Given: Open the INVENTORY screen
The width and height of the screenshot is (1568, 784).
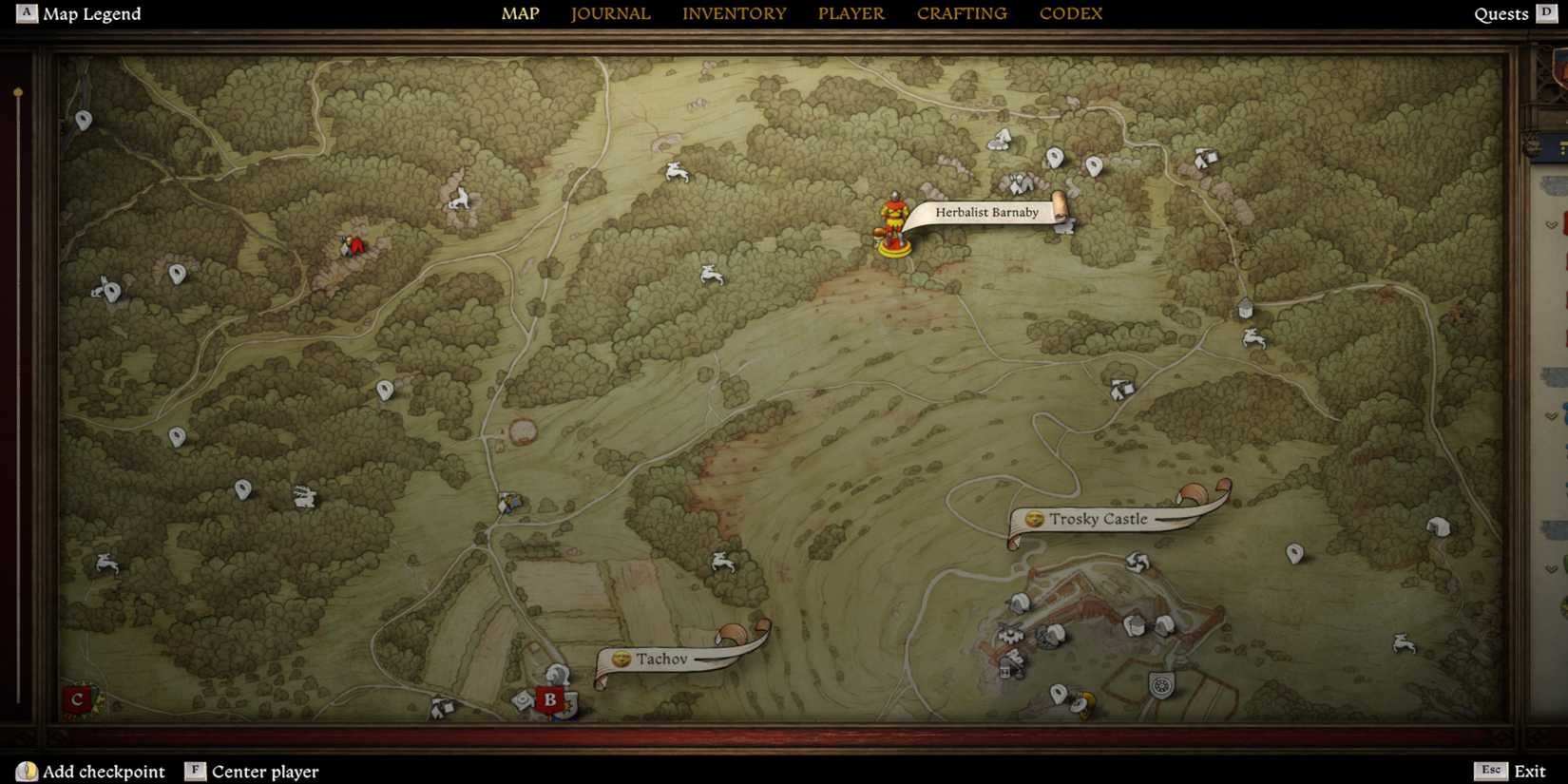Looking at the screenshot, I should point(734,13).
